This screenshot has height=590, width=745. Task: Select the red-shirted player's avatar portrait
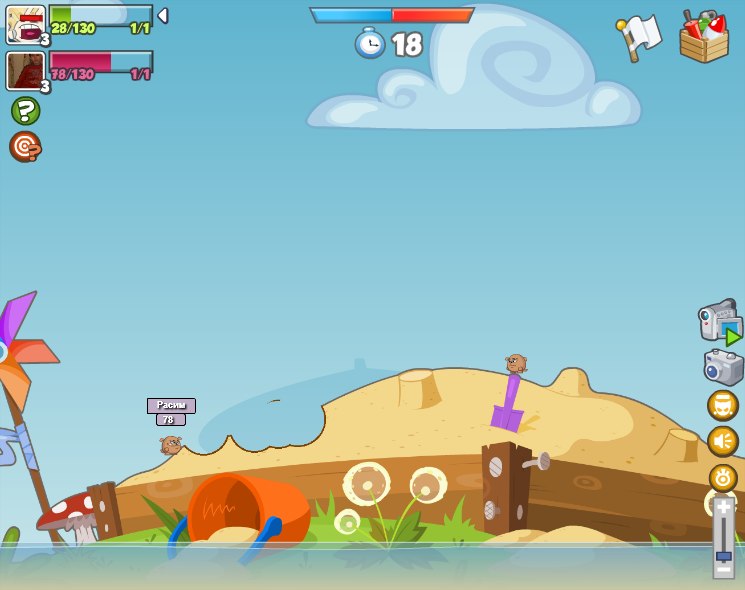tap(25, 71)
